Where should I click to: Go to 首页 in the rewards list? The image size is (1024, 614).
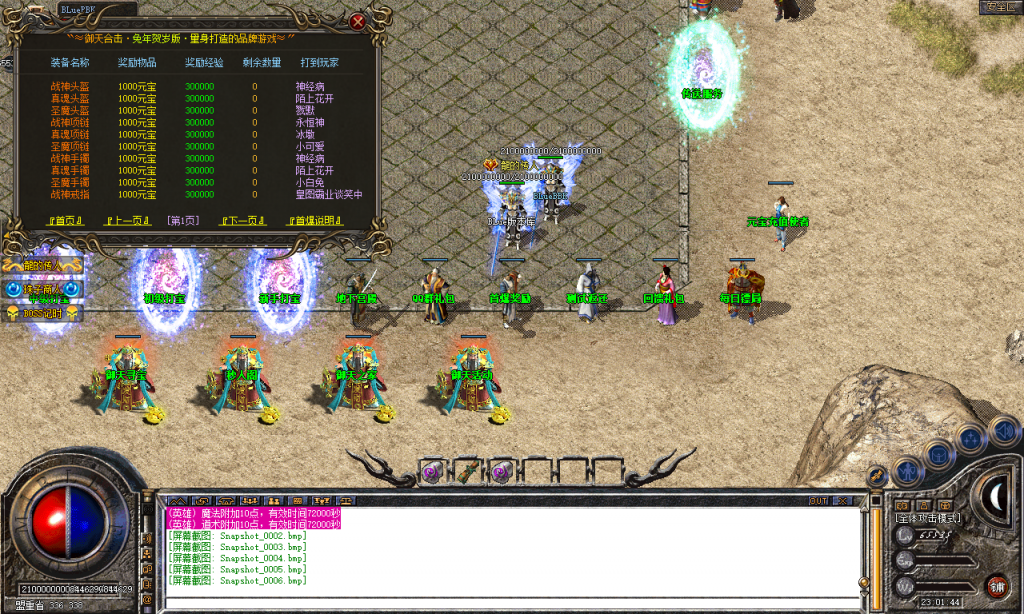65,221
